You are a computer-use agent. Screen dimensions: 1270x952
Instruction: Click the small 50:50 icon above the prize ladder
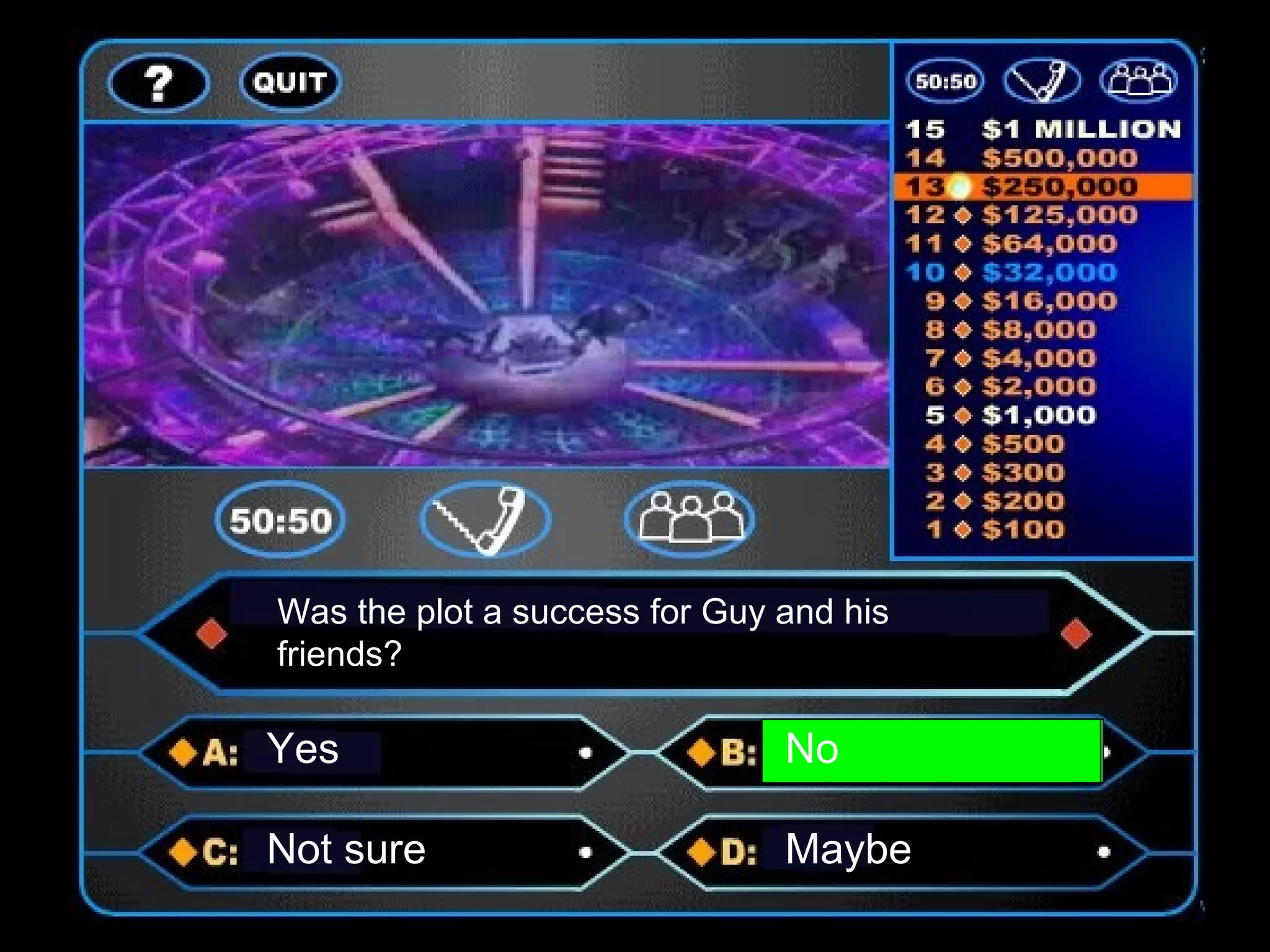(x=945, y=81)
